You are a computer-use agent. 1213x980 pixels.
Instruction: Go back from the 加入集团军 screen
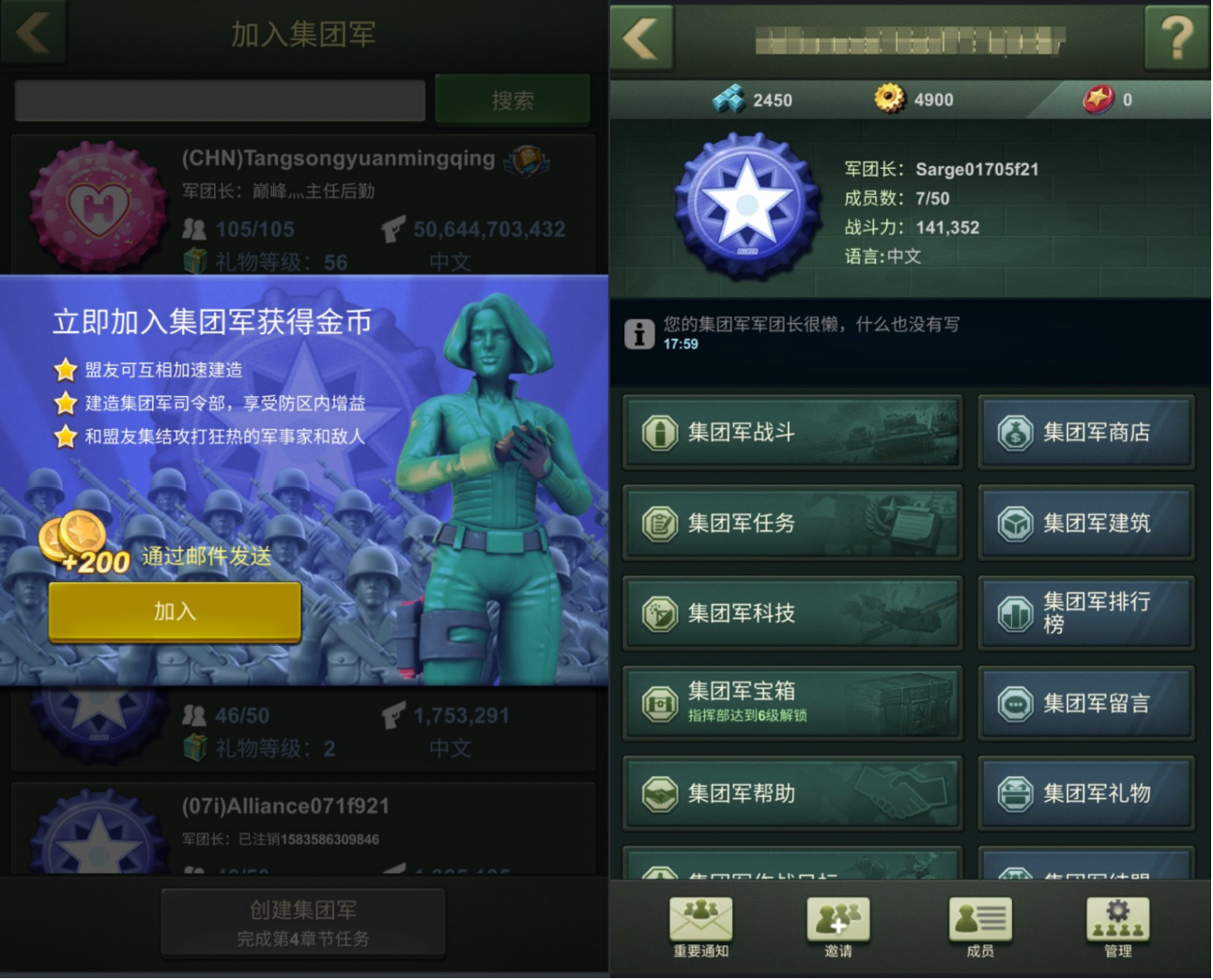34,32
